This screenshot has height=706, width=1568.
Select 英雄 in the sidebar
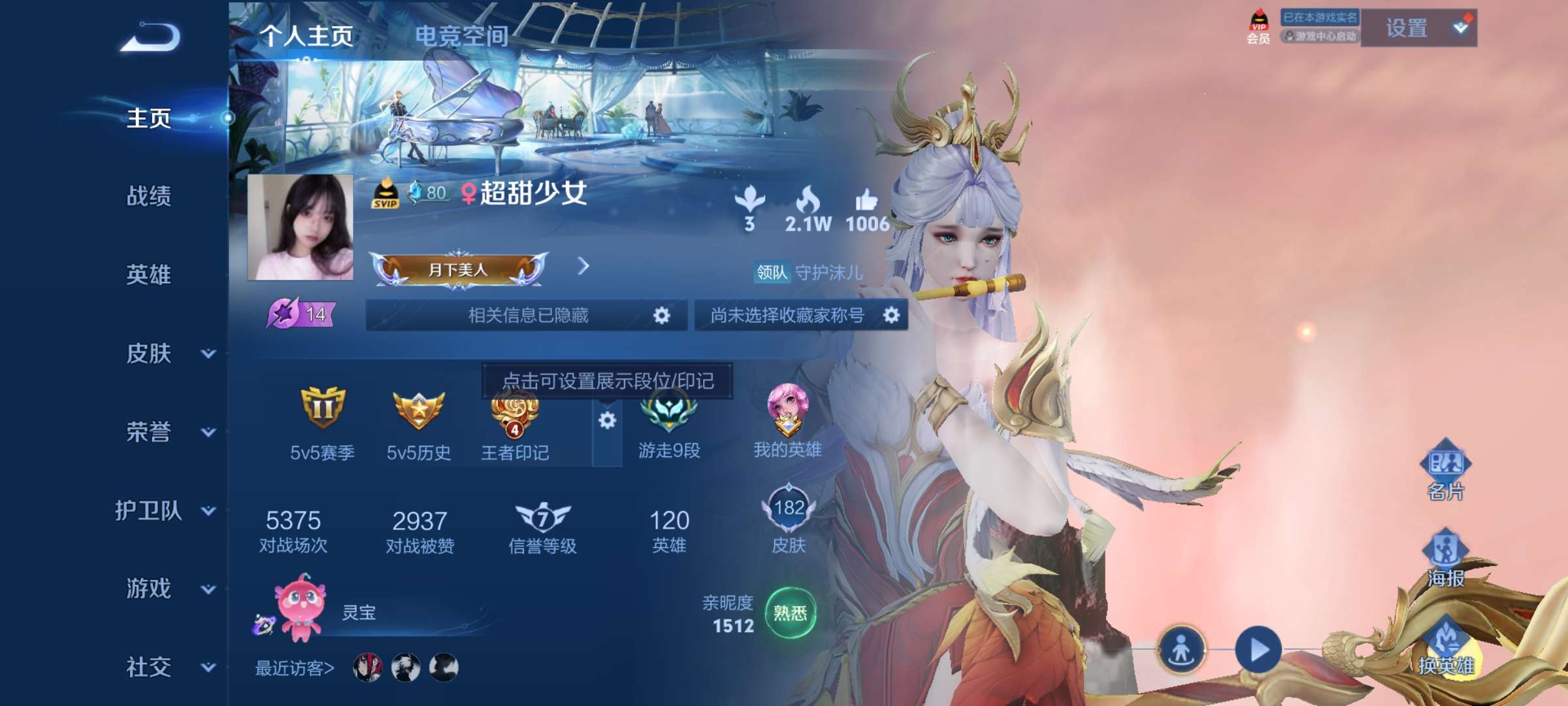pyautogui.click(x=149, y=275)
